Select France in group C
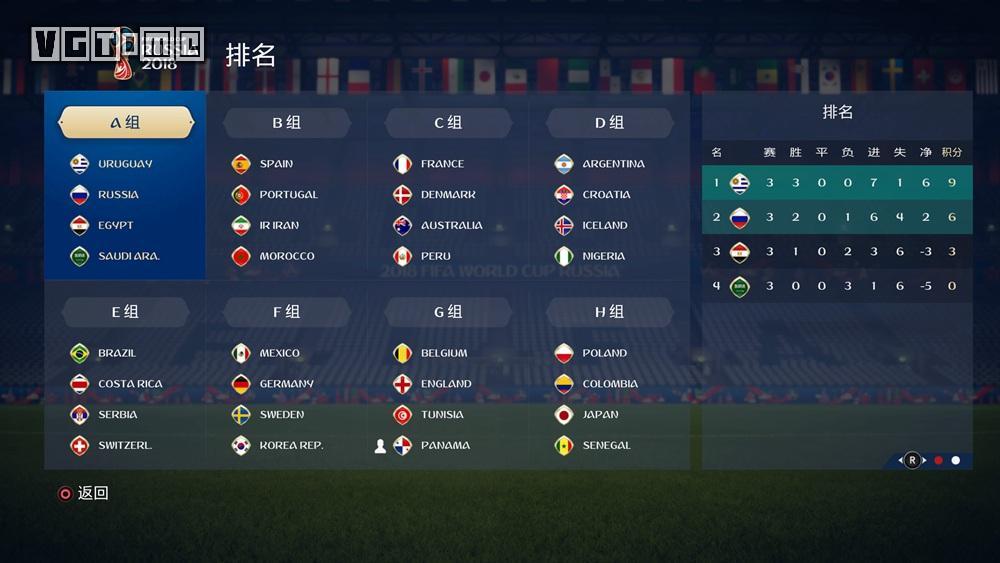Viewport: 1000px width, 563px height. pyautogui.click(x=441, y=164)
